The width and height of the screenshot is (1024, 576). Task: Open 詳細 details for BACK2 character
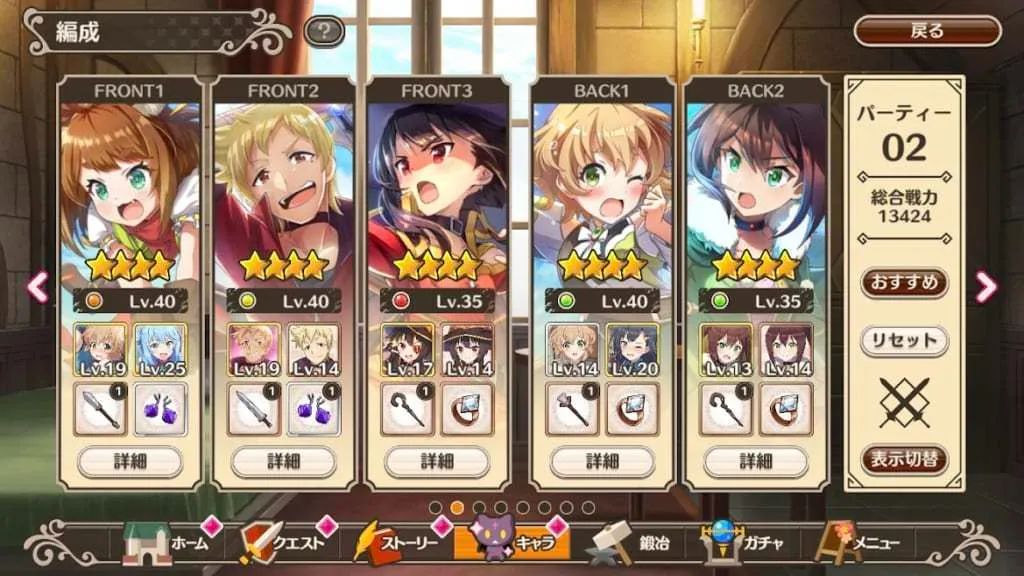click(x=756, y=461)
